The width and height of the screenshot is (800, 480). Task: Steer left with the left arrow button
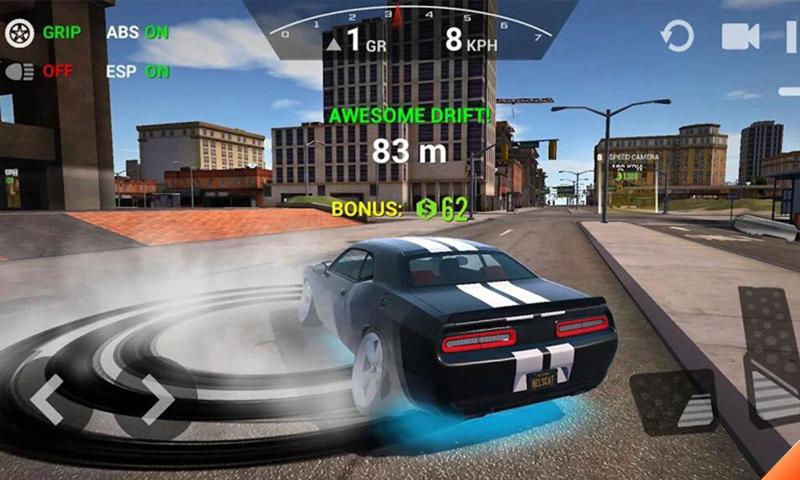pos(47,400)
